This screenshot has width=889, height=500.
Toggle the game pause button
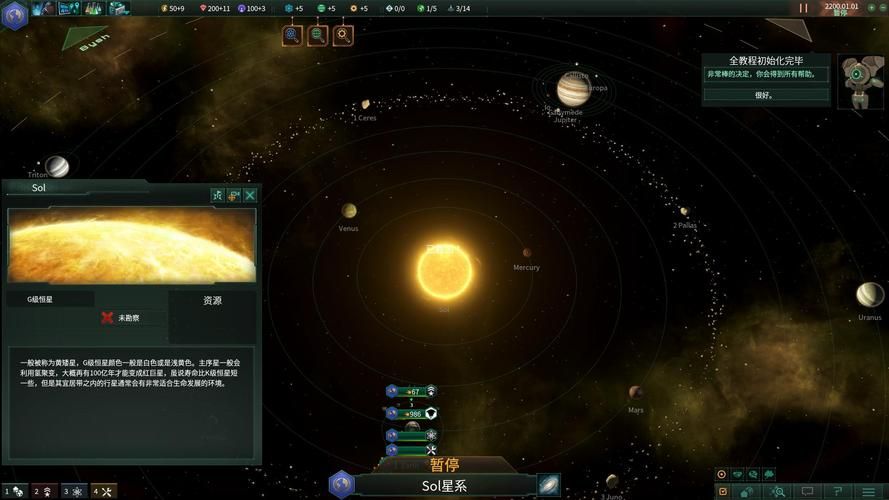804,8
